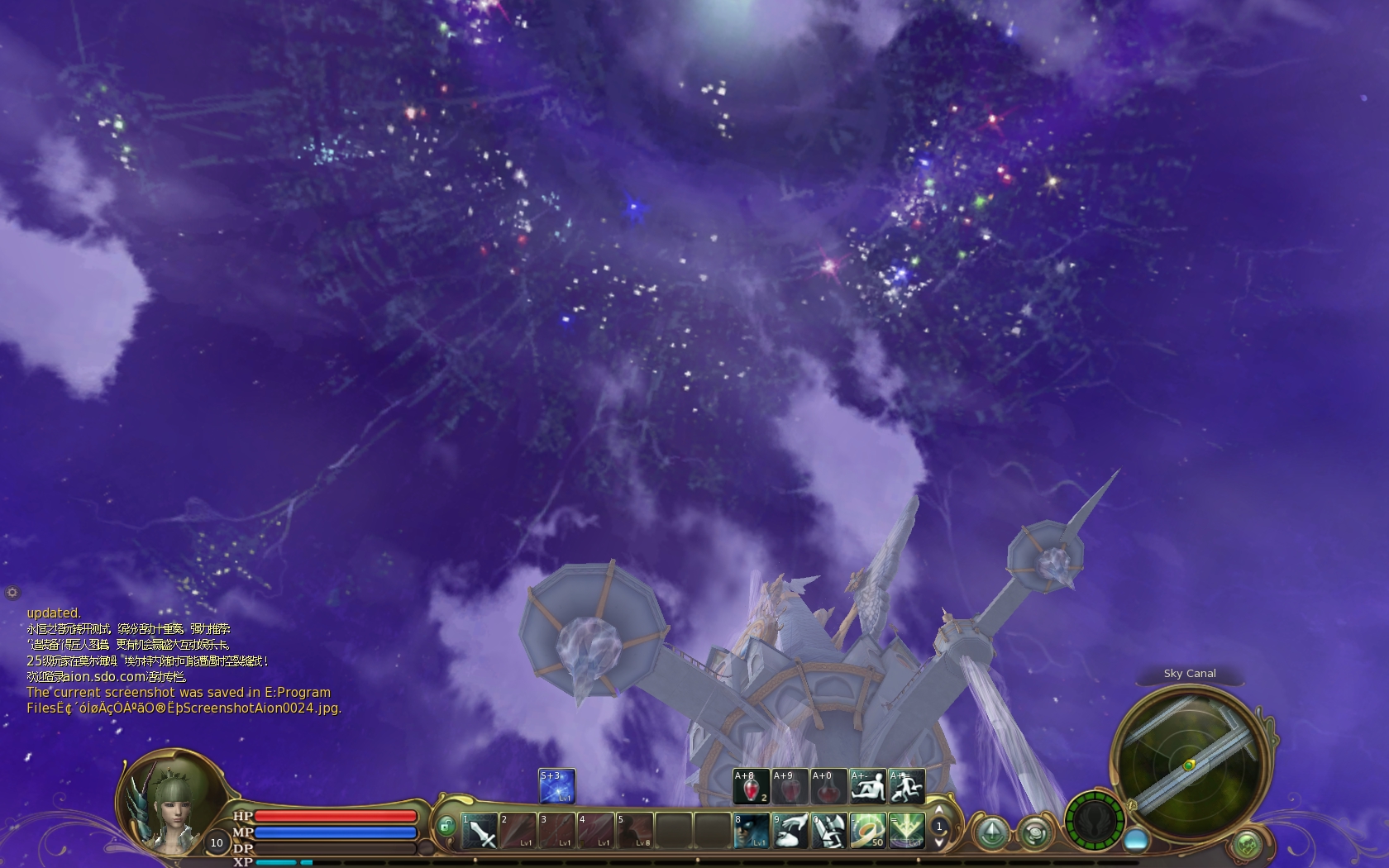Use the open hand gather skill
The width and height of the screenshot is (1389, 868).
(x=790, y=831)
